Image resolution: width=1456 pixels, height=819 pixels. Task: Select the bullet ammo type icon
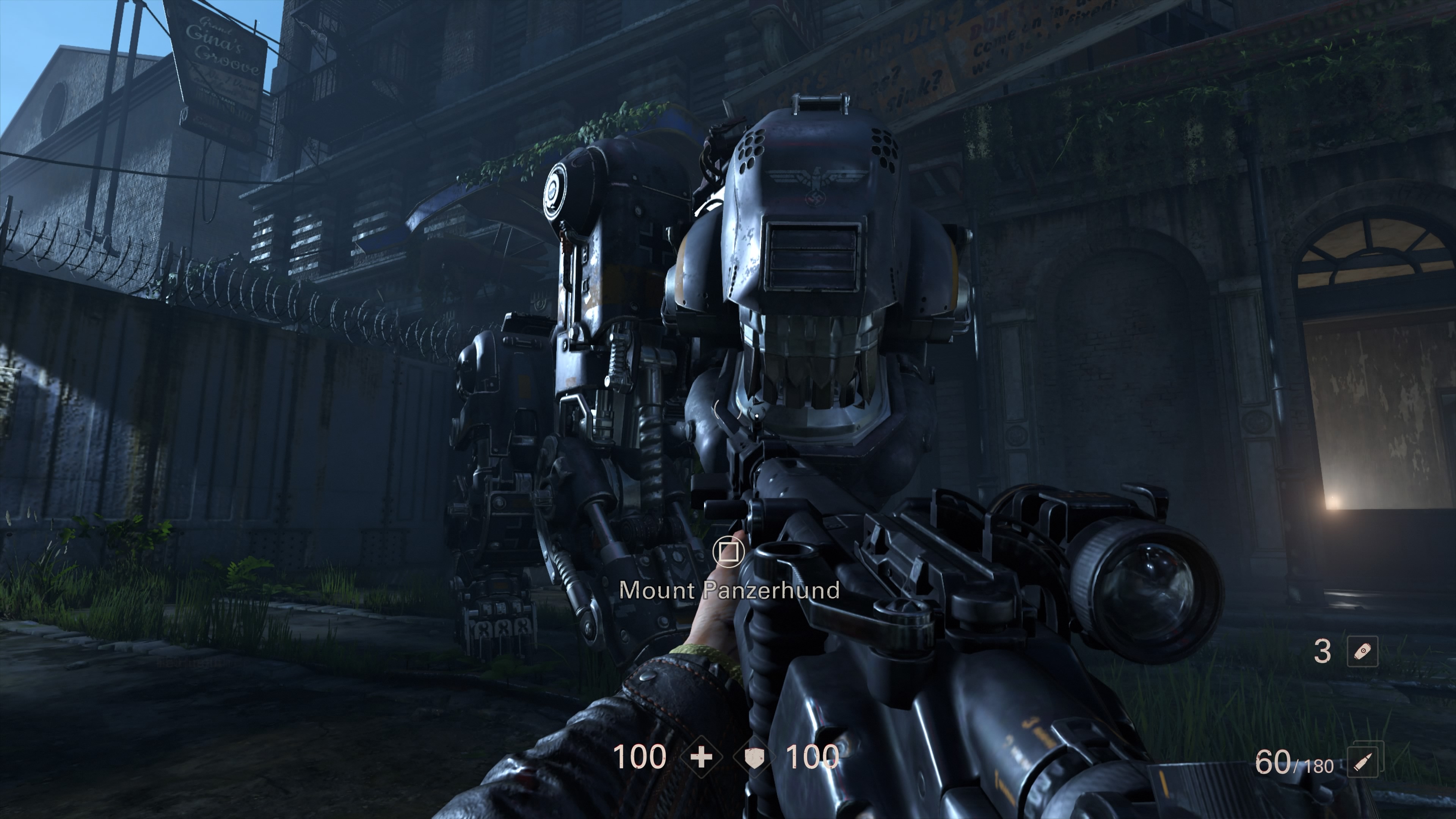(x=1363, y=761)
